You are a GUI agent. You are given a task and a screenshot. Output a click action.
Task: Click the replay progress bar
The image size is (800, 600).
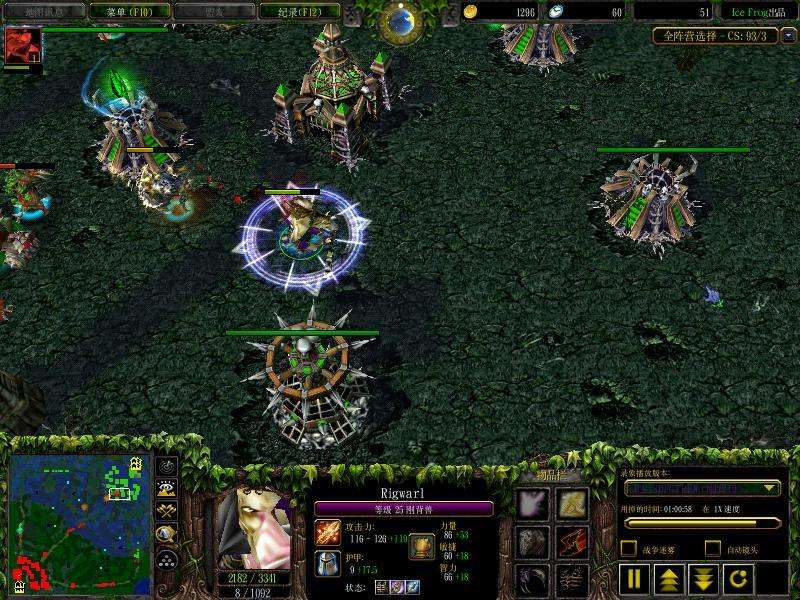coord(701,523)
